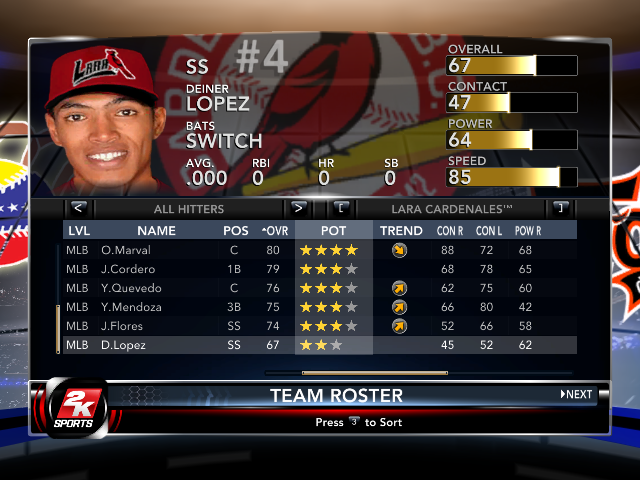The width and height of the screenshot is (640, 480).
Task: Sort roster by POT column
Action: coord(334,231)
